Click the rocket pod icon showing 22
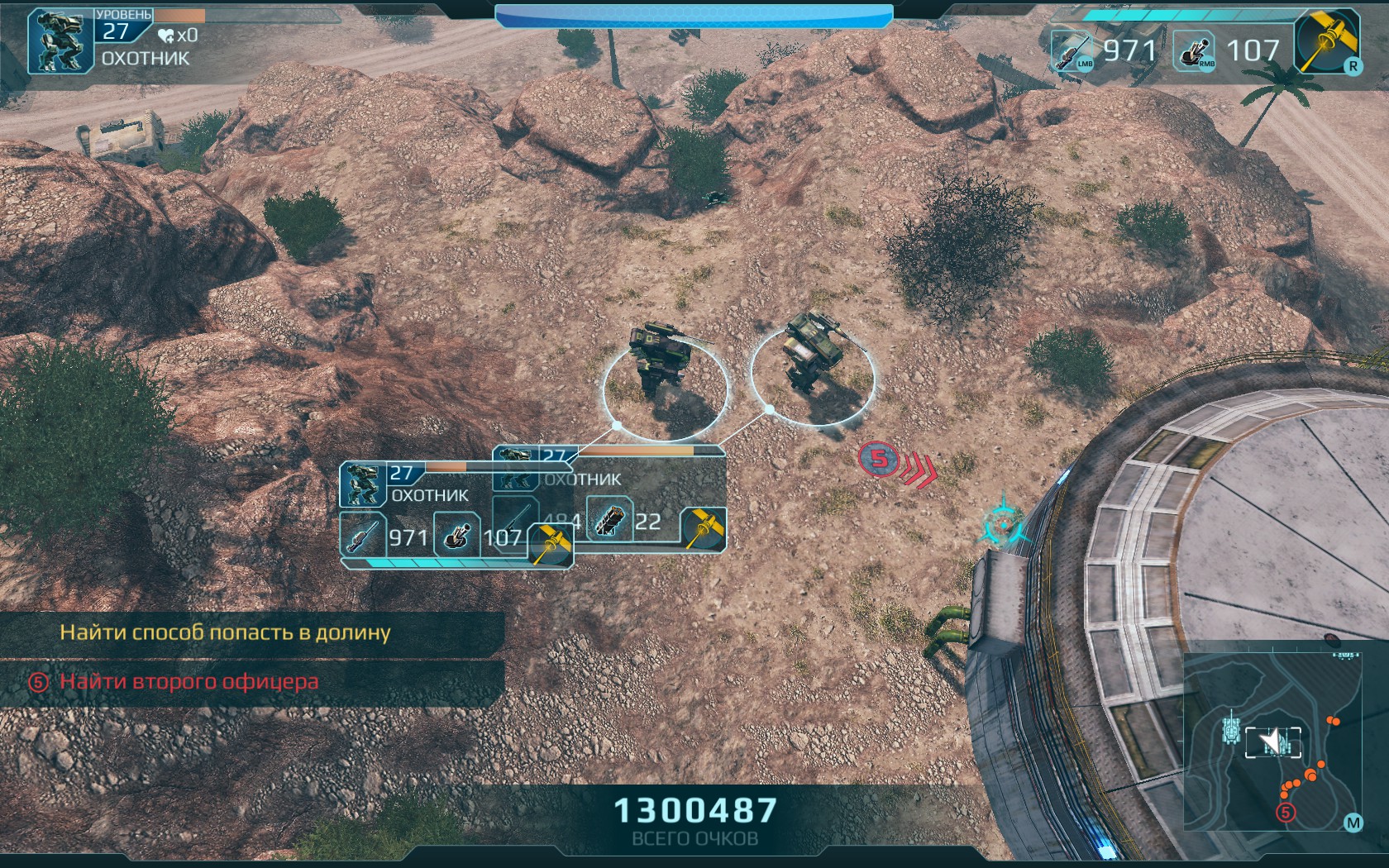 coord(609,521)
